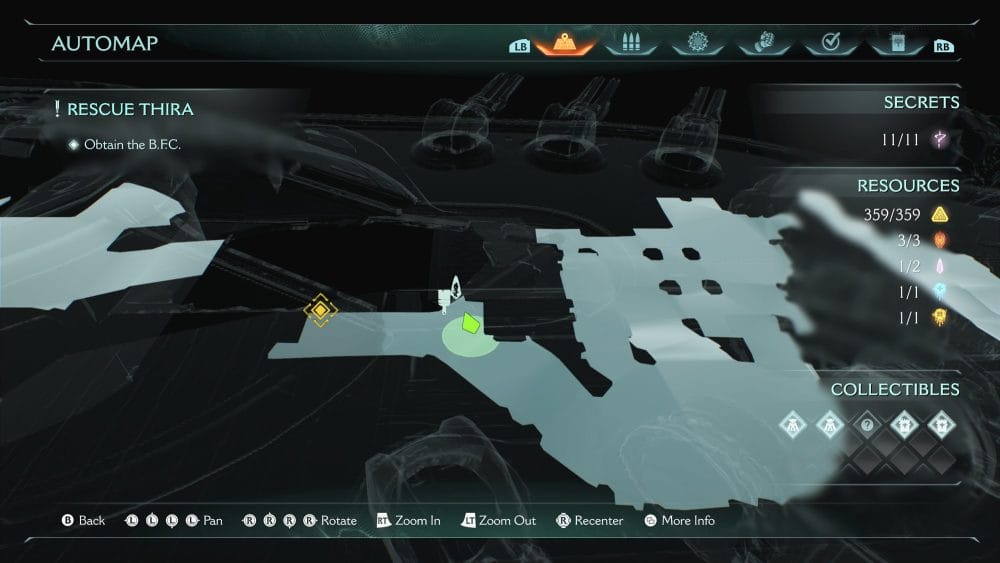
Task: Select the green player arrow on the map
Action: [x=470, y=323]
